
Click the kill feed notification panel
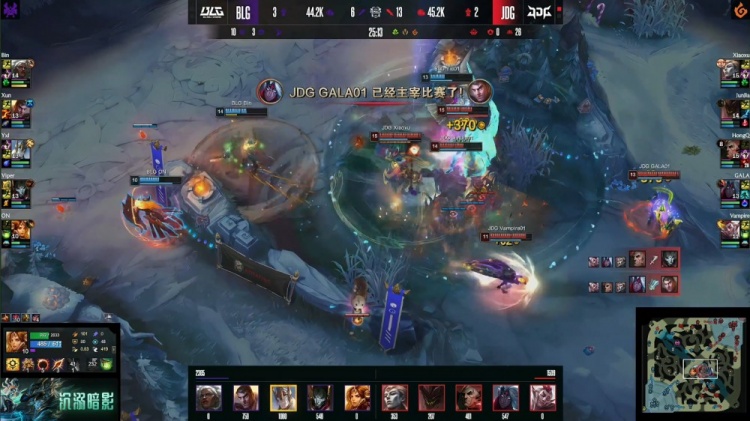(x=633, y=272)
